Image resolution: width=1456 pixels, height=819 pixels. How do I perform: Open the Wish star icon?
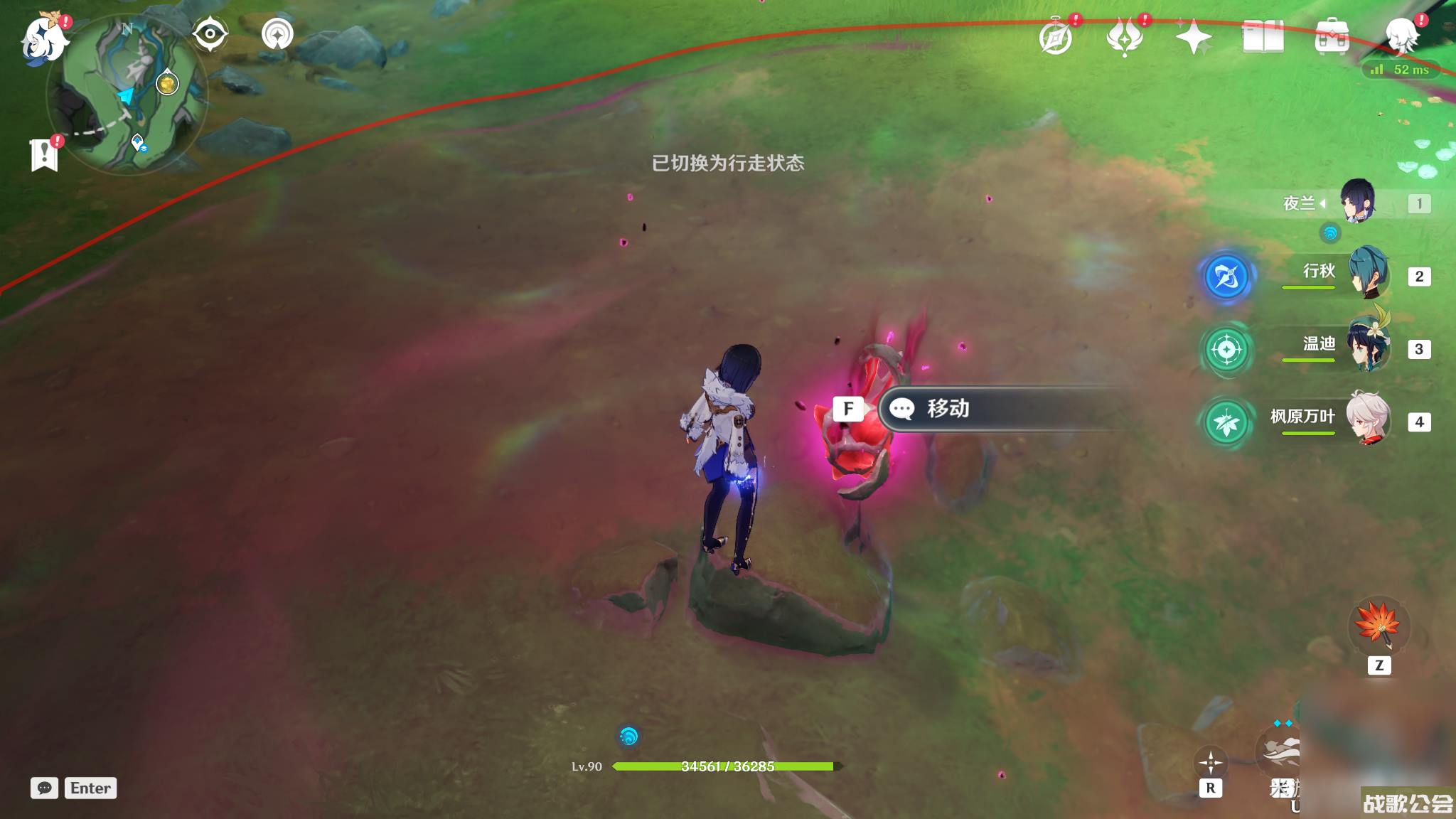(x=1194, y=36)
